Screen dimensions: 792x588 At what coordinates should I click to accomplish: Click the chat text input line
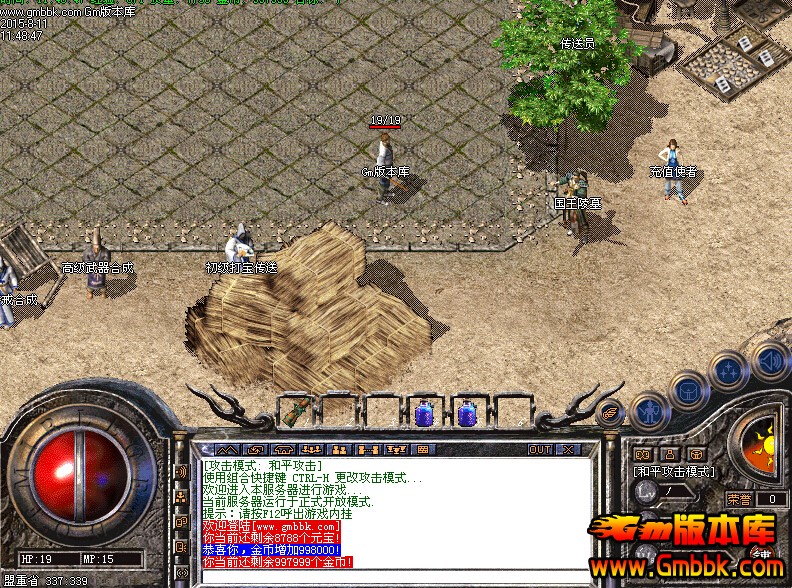[390, 576]
